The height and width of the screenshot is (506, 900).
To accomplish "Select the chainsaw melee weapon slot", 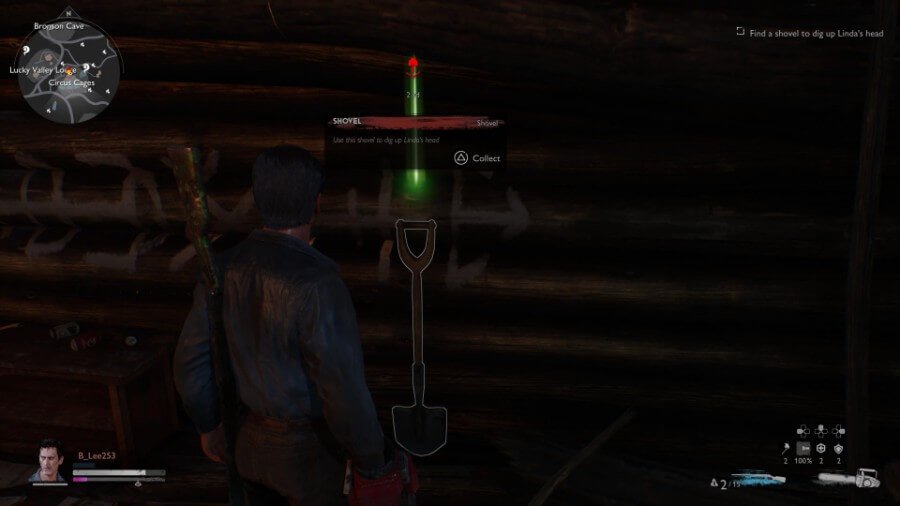I will pyautogui.click(x=850, y=479).
